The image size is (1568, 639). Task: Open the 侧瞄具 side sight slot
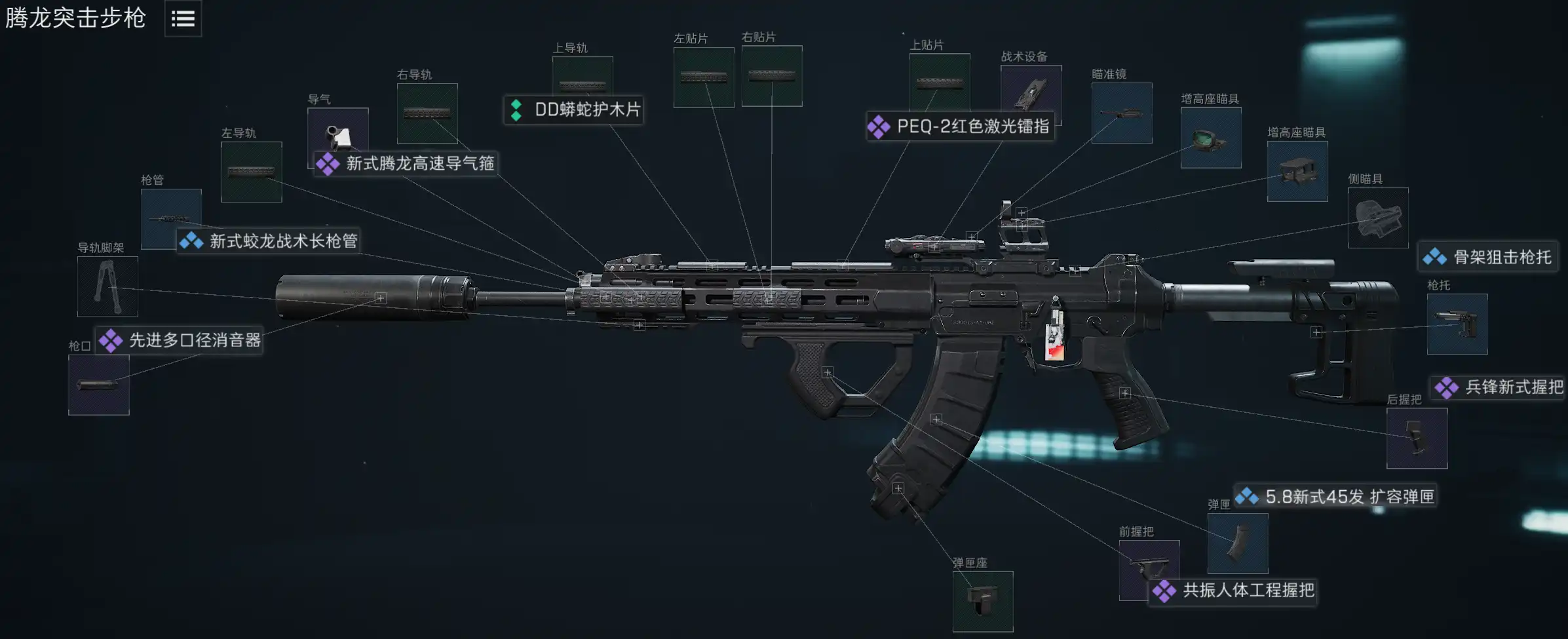click(1378, 218)
